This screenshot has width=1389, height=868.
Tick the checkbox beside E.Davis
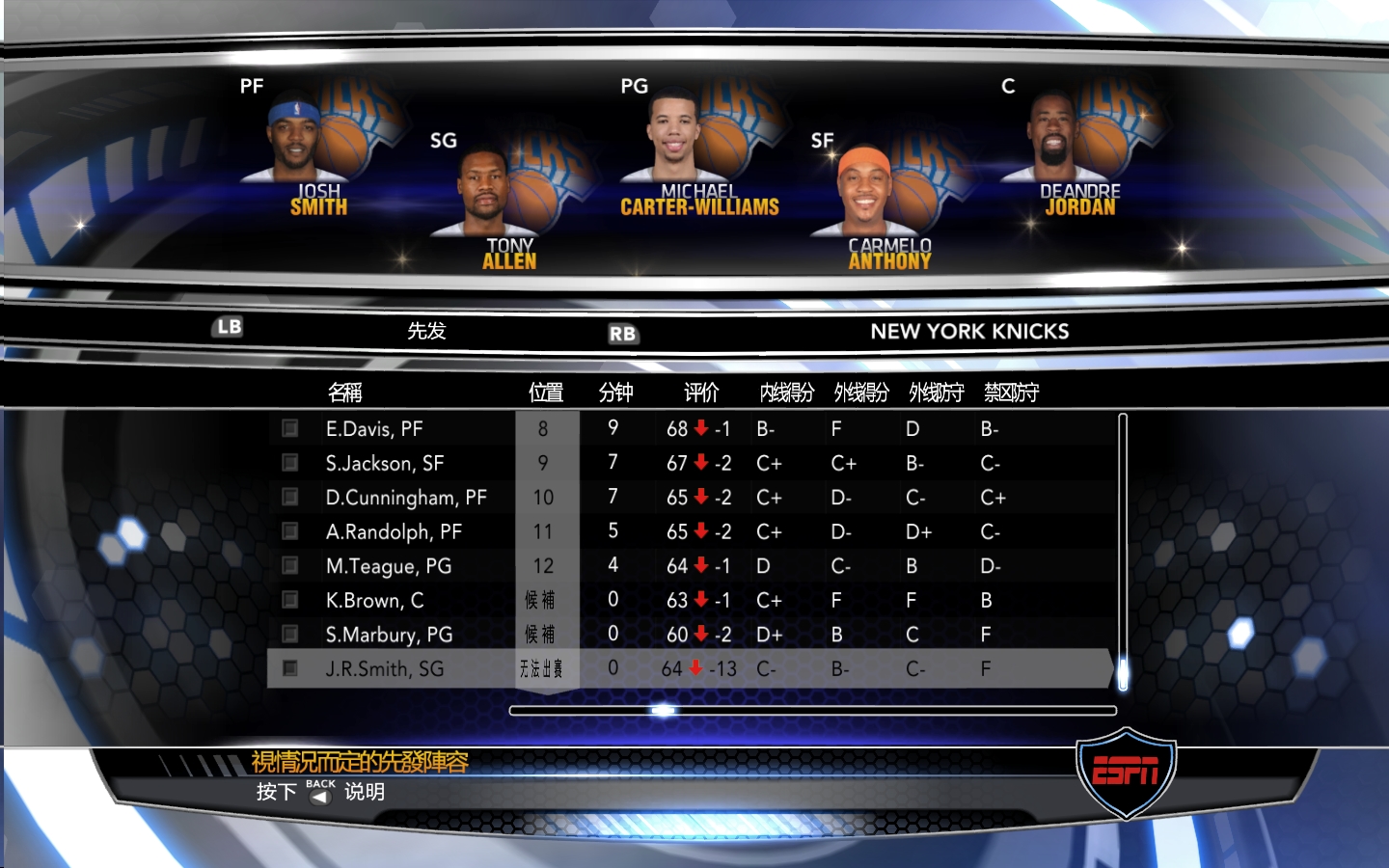tap(289, 428)
